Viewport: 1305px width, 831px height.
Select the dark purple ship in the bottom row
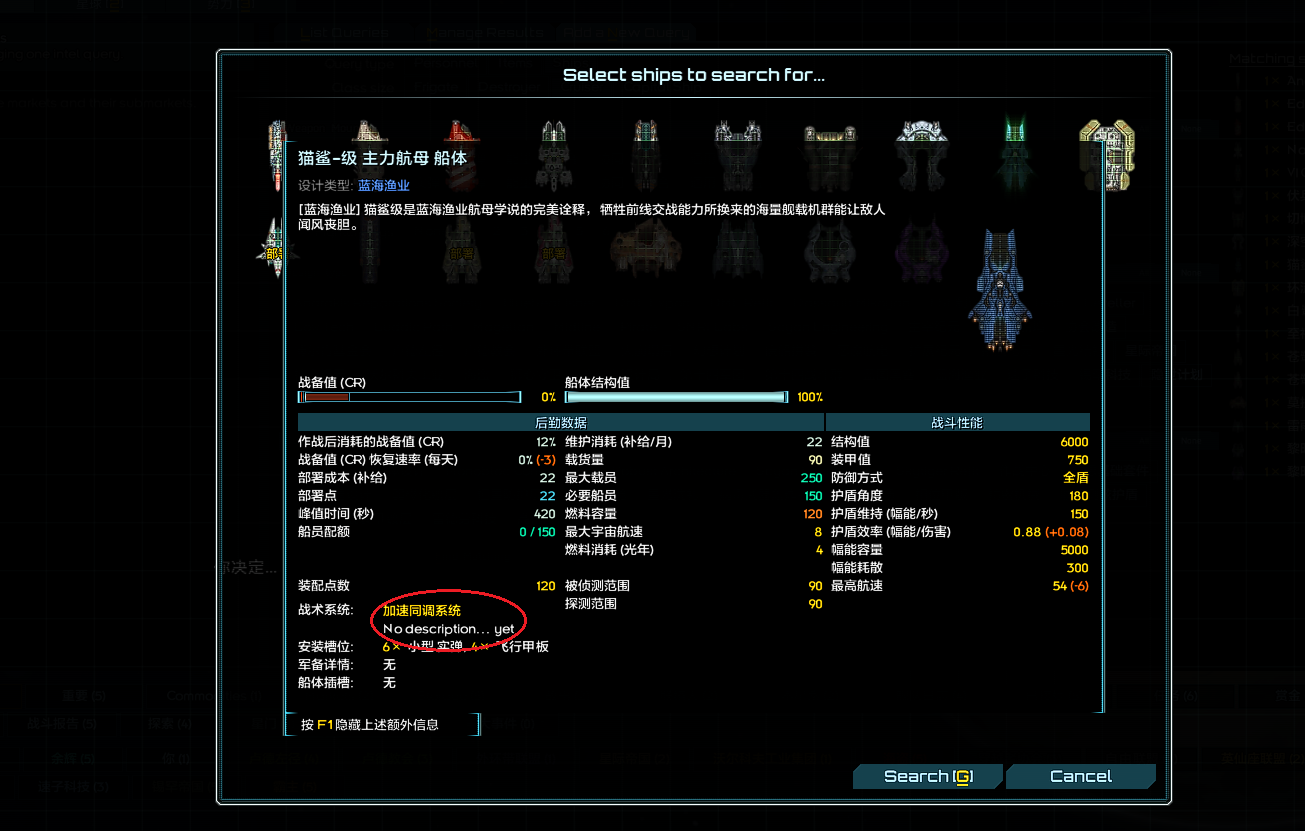tap(921, 255)
